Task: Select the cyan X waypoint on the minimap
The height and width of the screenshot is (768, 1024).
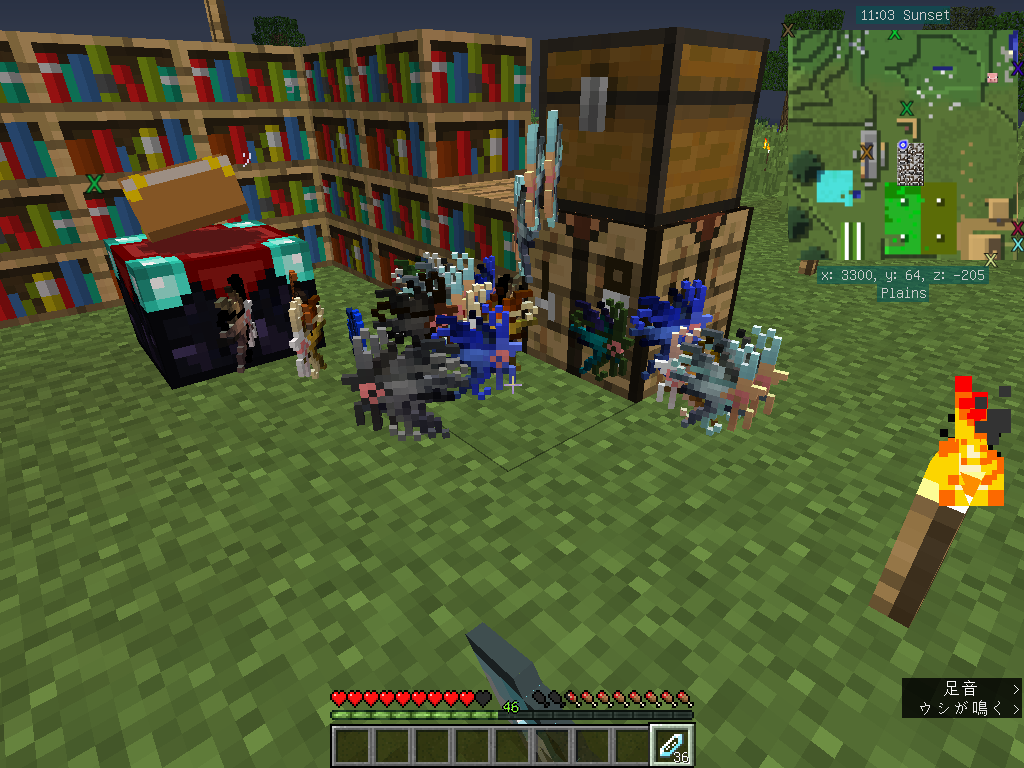Action: 1017,244
